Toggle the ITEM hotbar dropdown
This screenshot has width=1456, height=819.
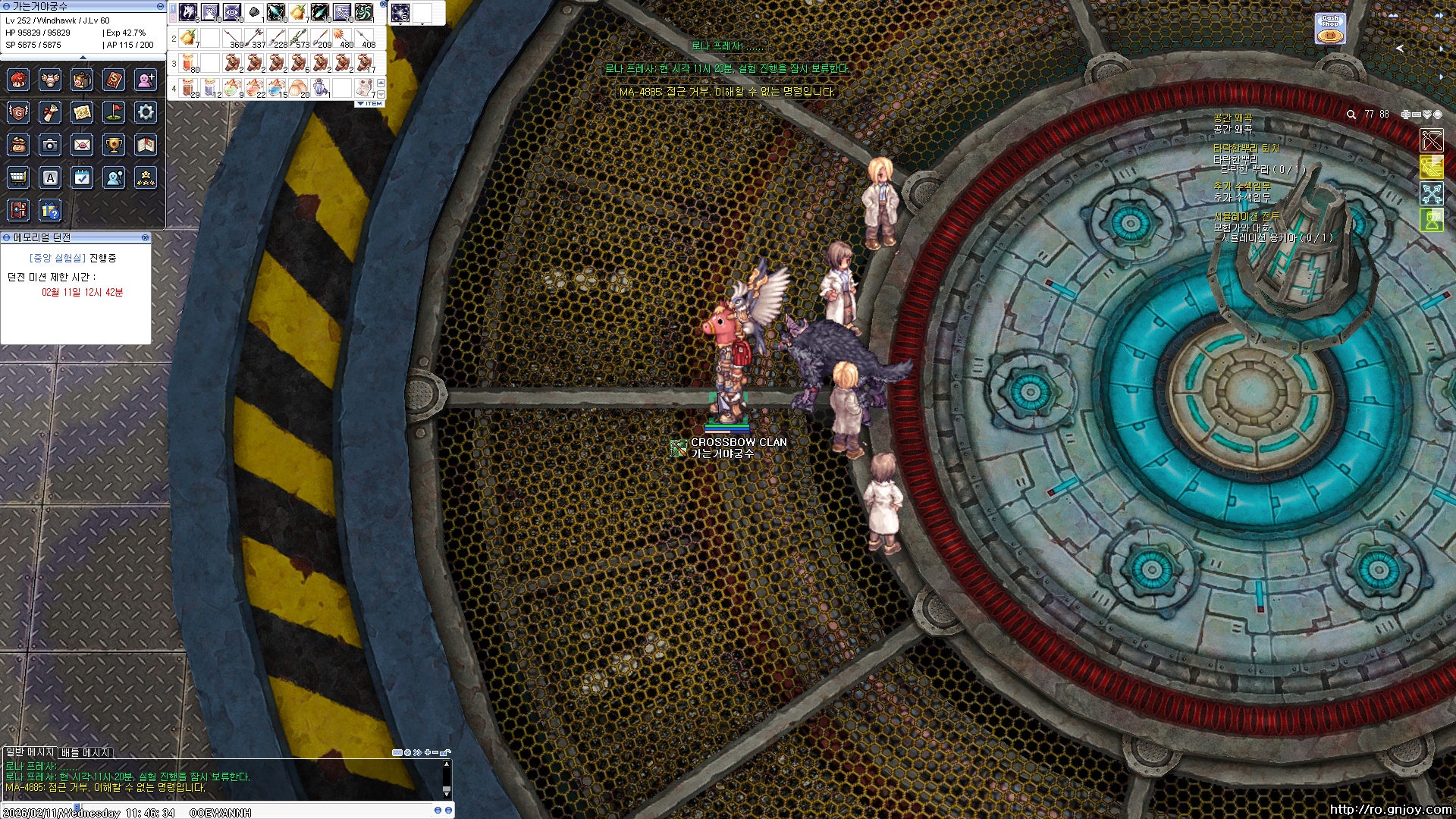[369, 103]
